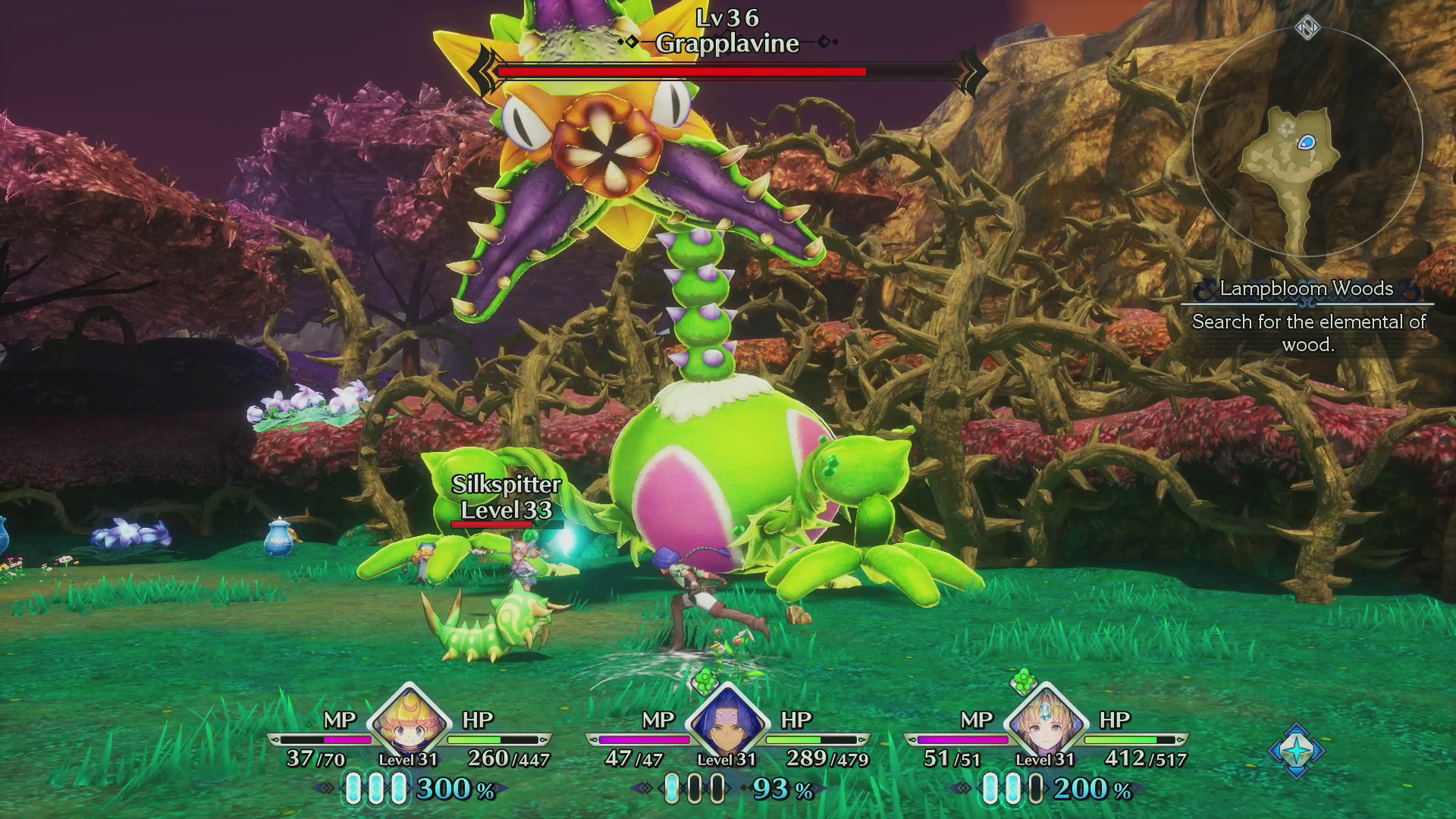Toggle Hawkeye's filled CS gauge segment

(x=673, y=789)
